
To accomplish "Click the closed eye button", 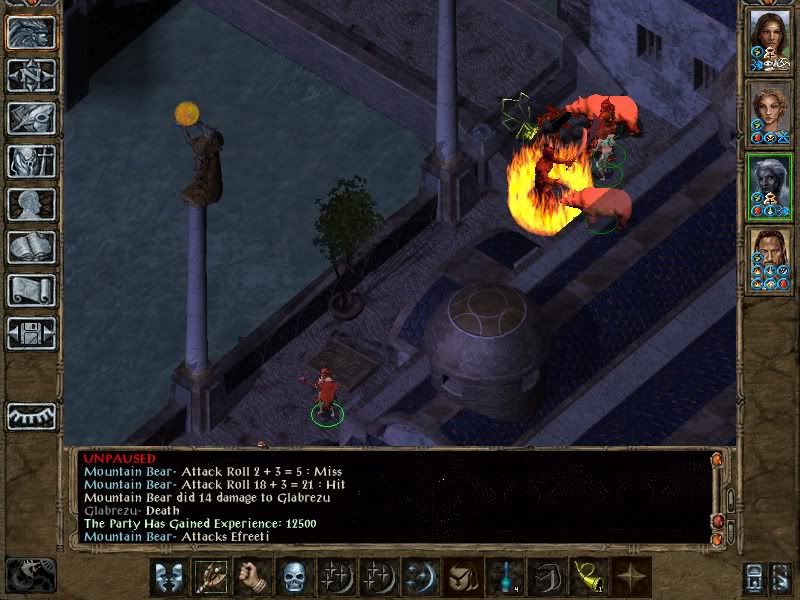I will click(31, 415).
